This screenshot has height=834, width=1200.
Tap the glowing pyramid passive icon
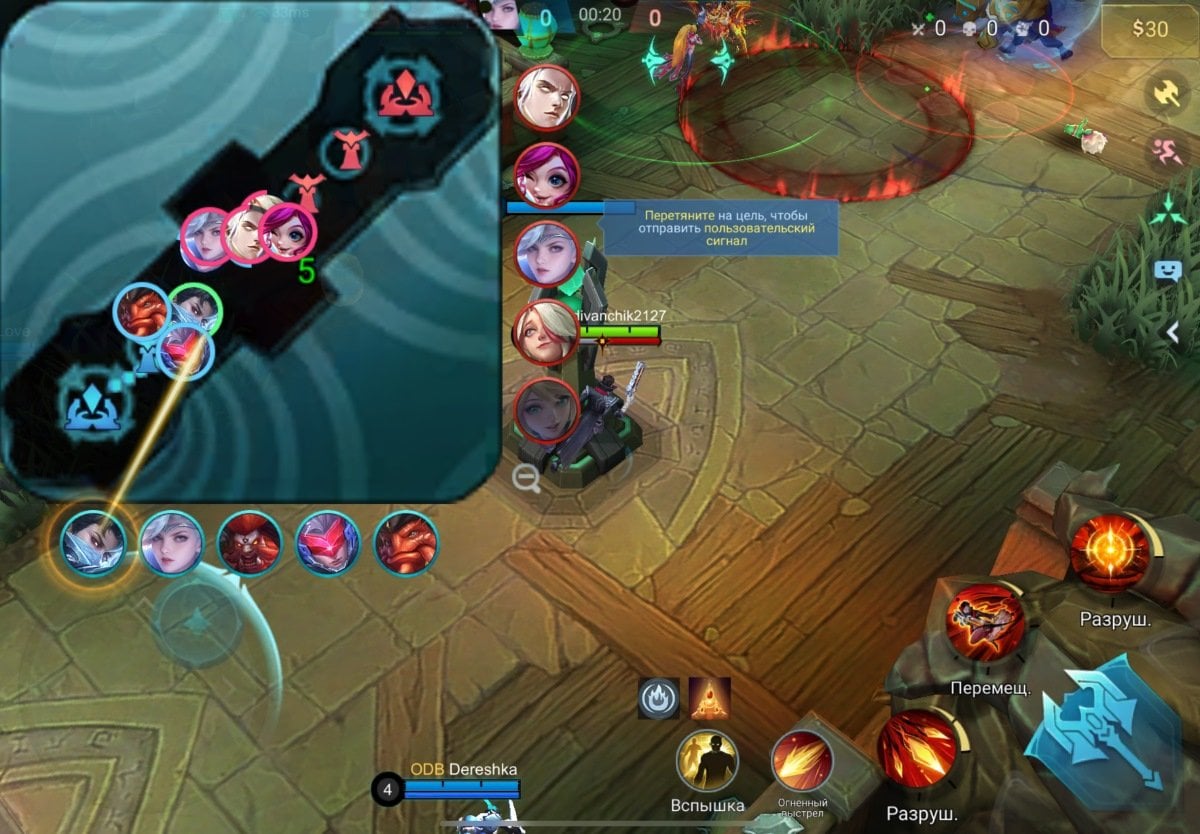pyautogui.click(x=710, y=698)
